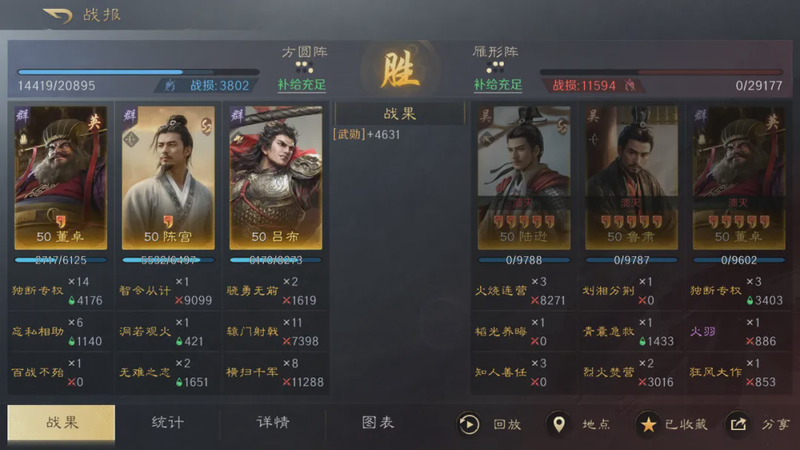Go back using the top-left arrow

point(58,15)
